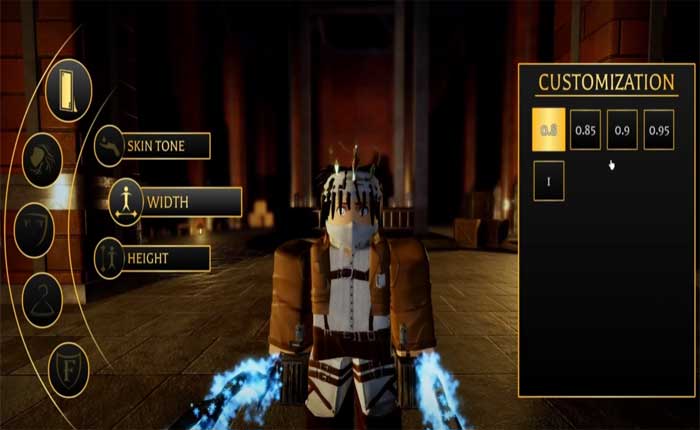Select the 0.95 width value
Screen dimensions: 700x430
tap(659, 130)
